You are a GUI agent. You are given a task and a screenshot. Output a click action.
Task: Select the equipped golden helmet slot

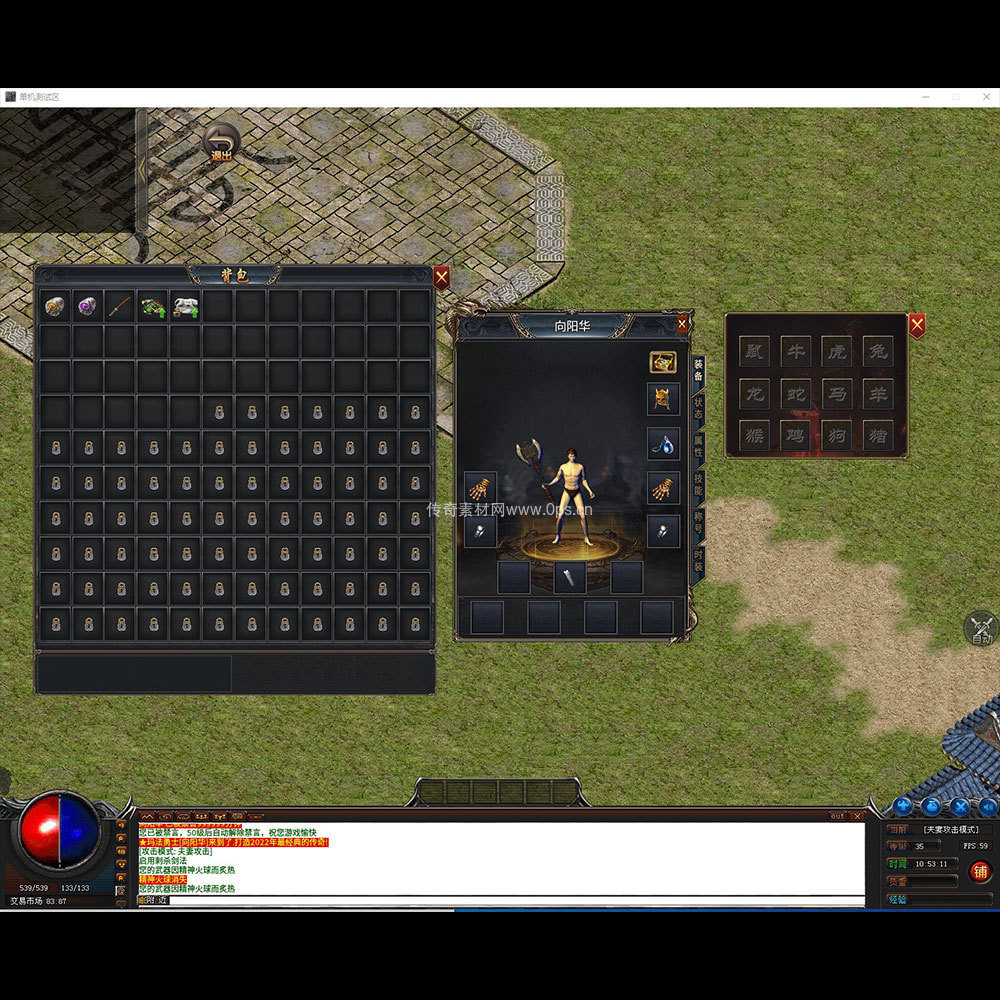[x=662, y=399]
